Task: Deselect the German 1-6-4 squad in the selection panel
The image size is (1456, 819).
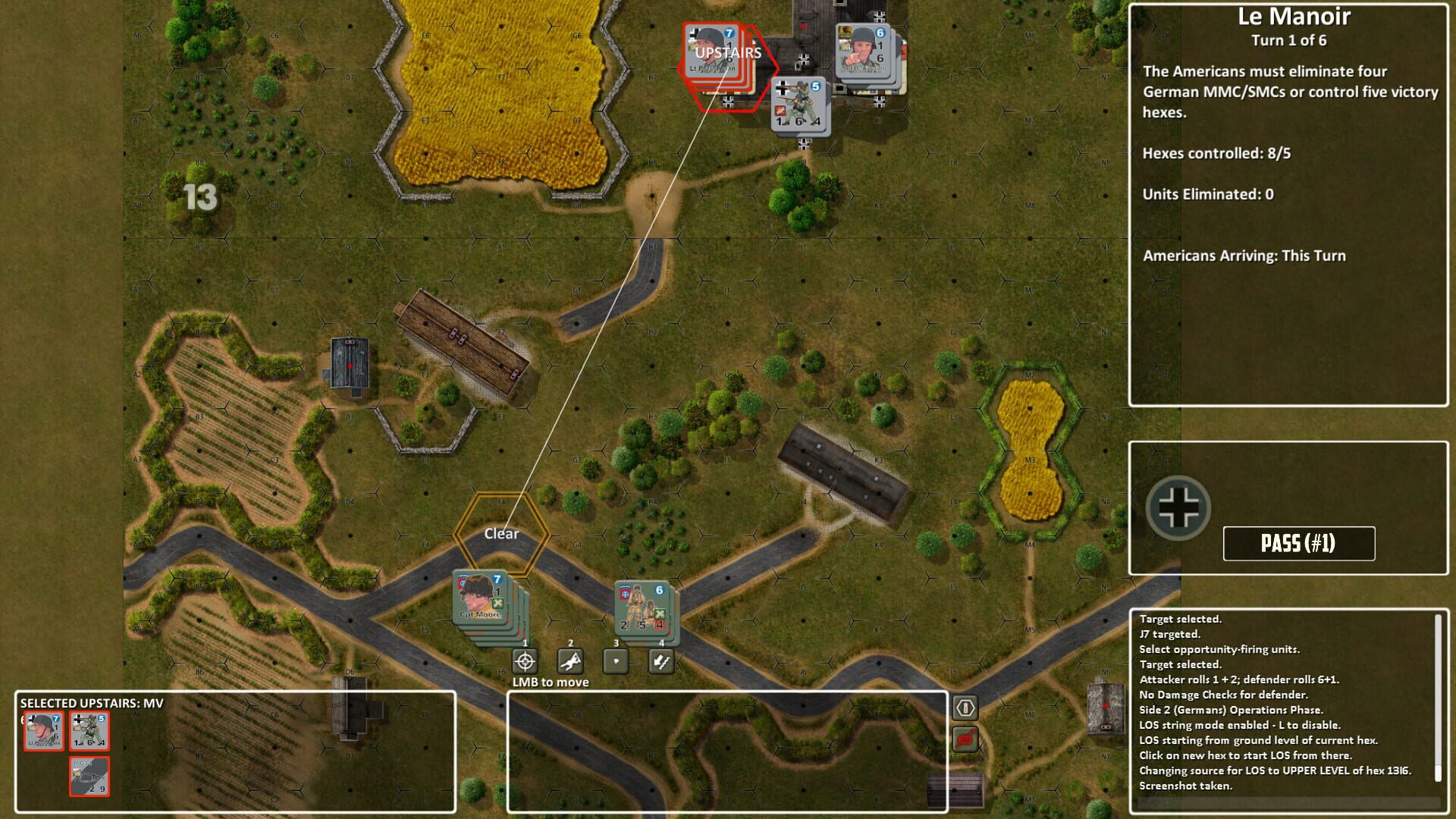Action: 89,730
